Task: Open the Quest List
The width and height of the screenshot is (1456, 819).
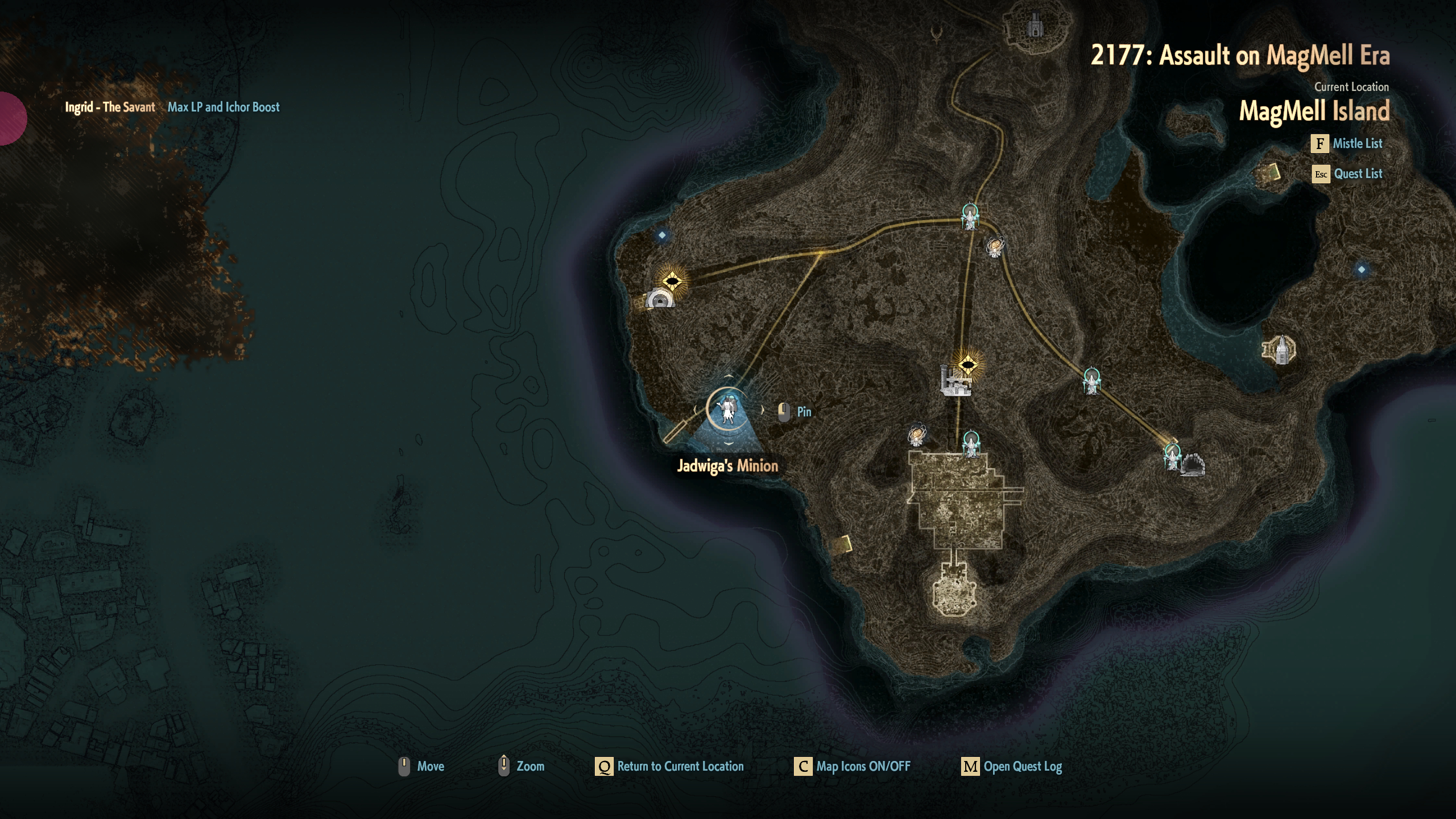Action: 1360,173
